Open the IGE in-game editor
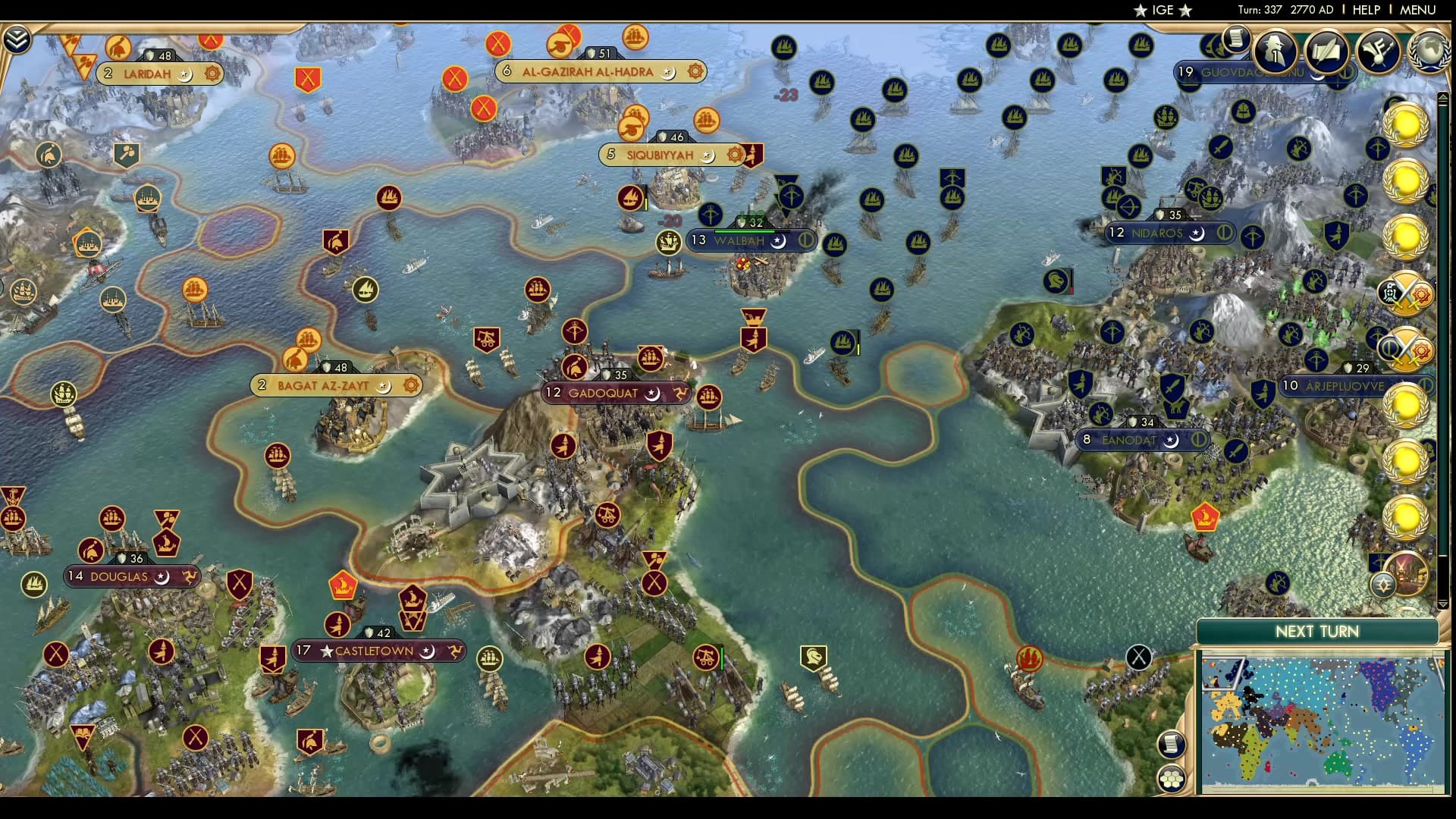 (x=1163, y=10)
